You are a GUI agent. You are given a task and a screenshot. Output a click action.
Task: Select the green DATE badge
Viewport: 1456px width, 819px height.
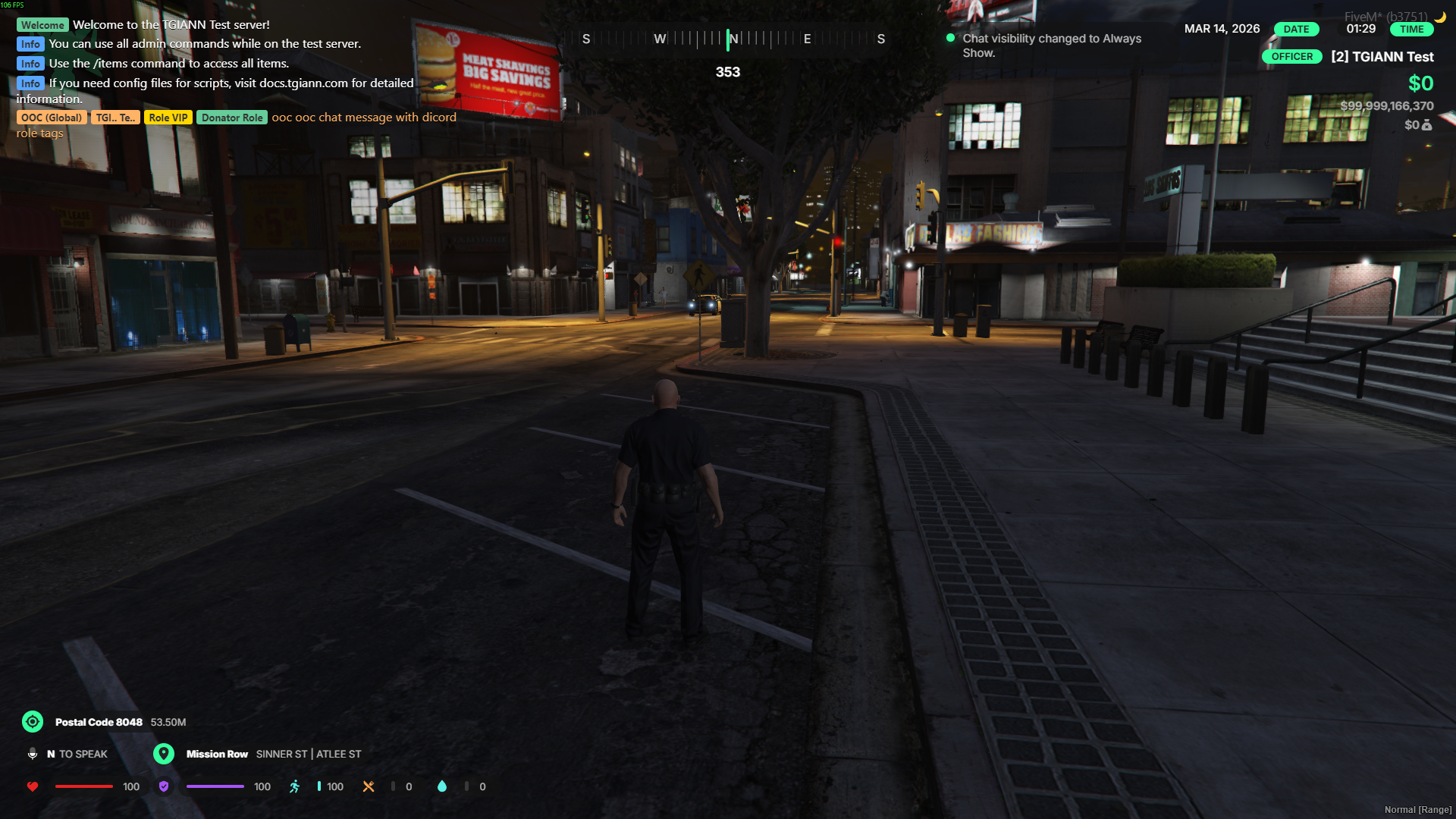1296,30
